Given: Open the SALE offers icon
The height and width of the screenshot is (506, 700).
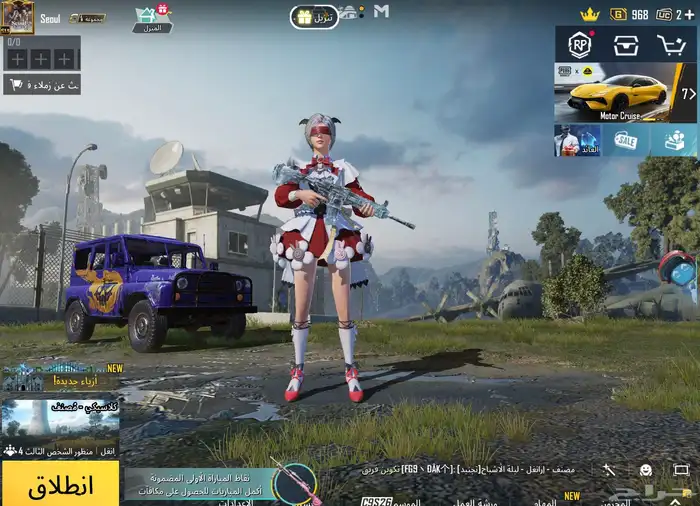Looking at the screenshot, I should click(x=626, y=141).
